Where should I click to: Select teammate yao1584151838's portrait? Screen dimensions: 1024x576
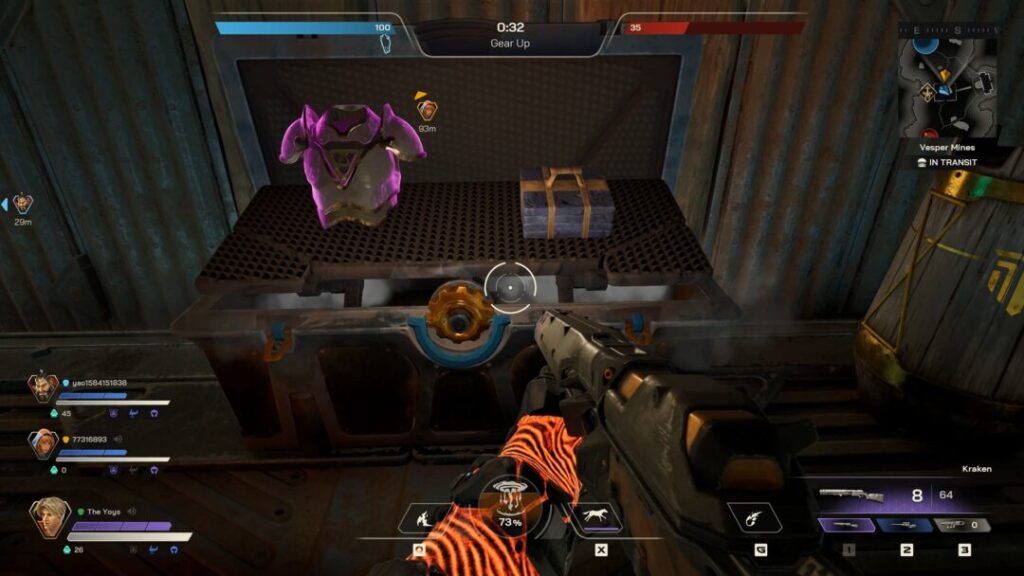43,388
